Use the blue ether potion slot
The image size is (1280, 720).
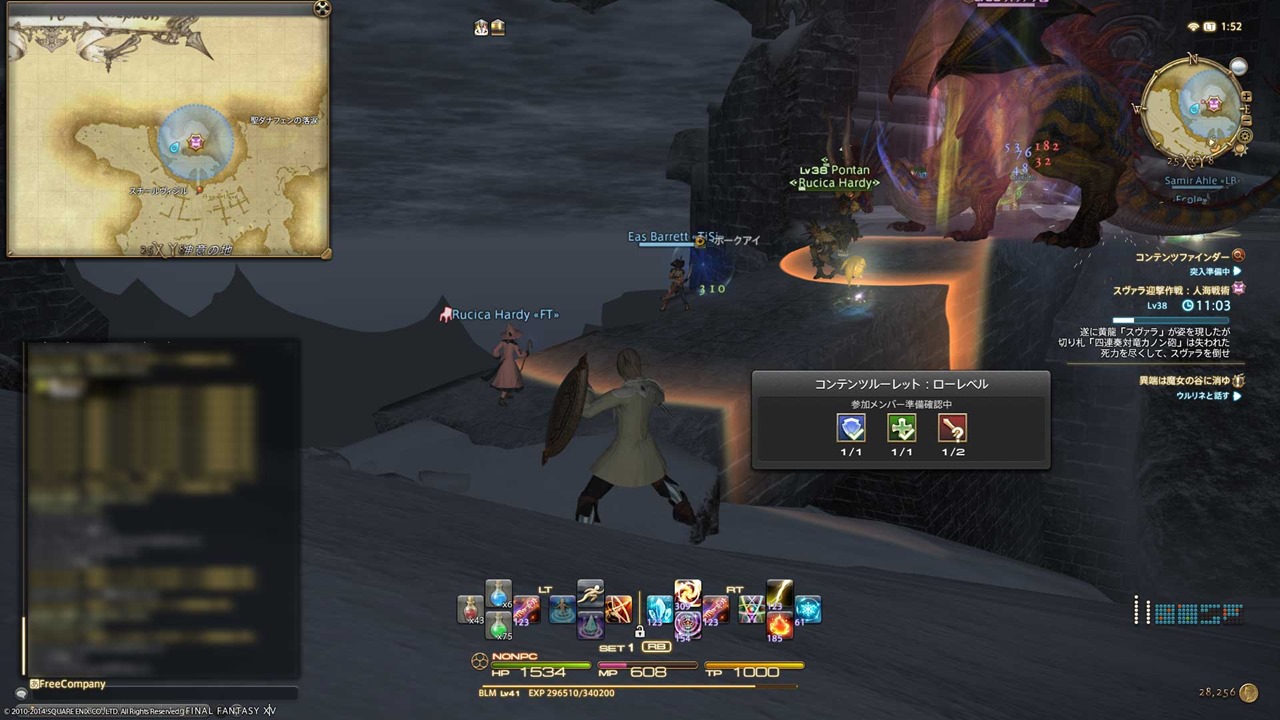point(498,593)
